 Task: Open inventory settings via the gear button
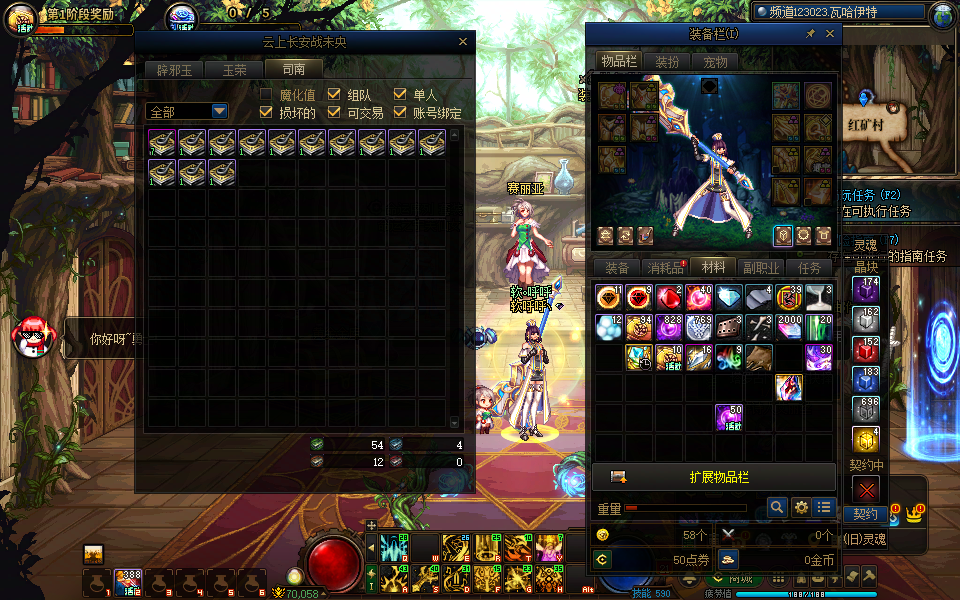pyautogui.click(x=801, y=508)
